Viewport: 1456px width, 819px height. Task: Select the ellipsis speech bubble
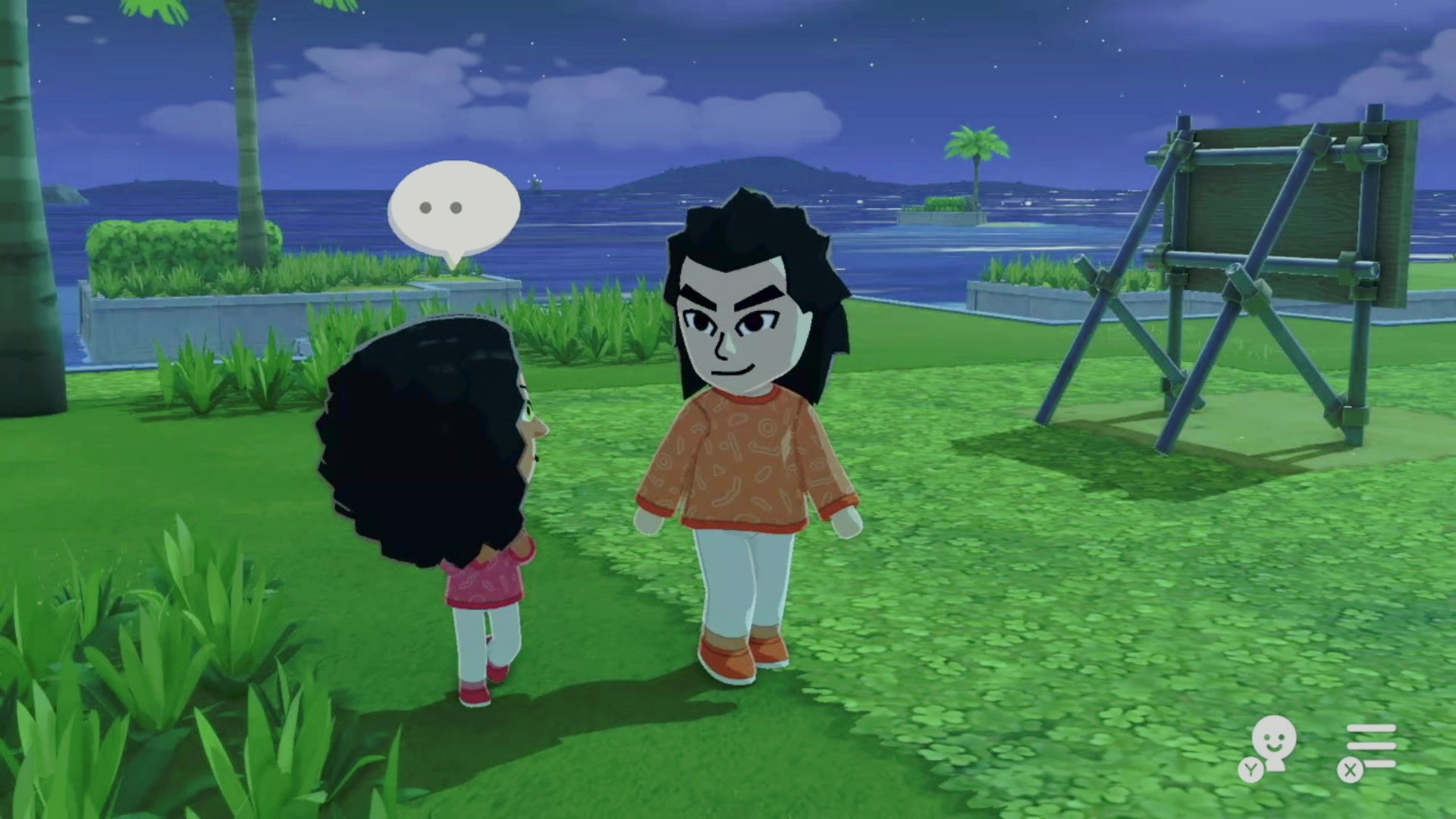[453, 207]
